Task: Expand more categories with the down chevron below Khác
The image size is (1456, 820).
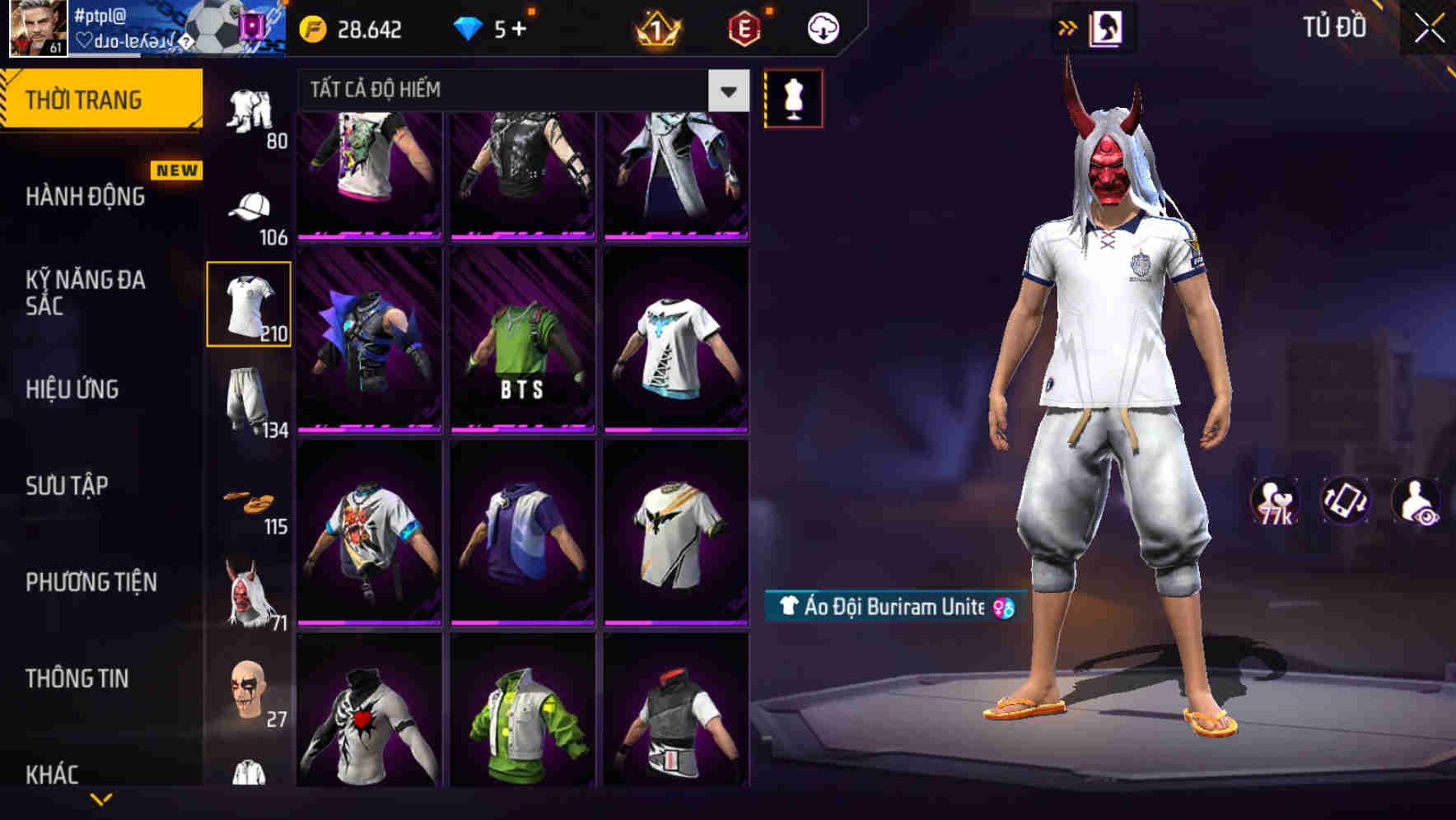Action: pos(101,800)
